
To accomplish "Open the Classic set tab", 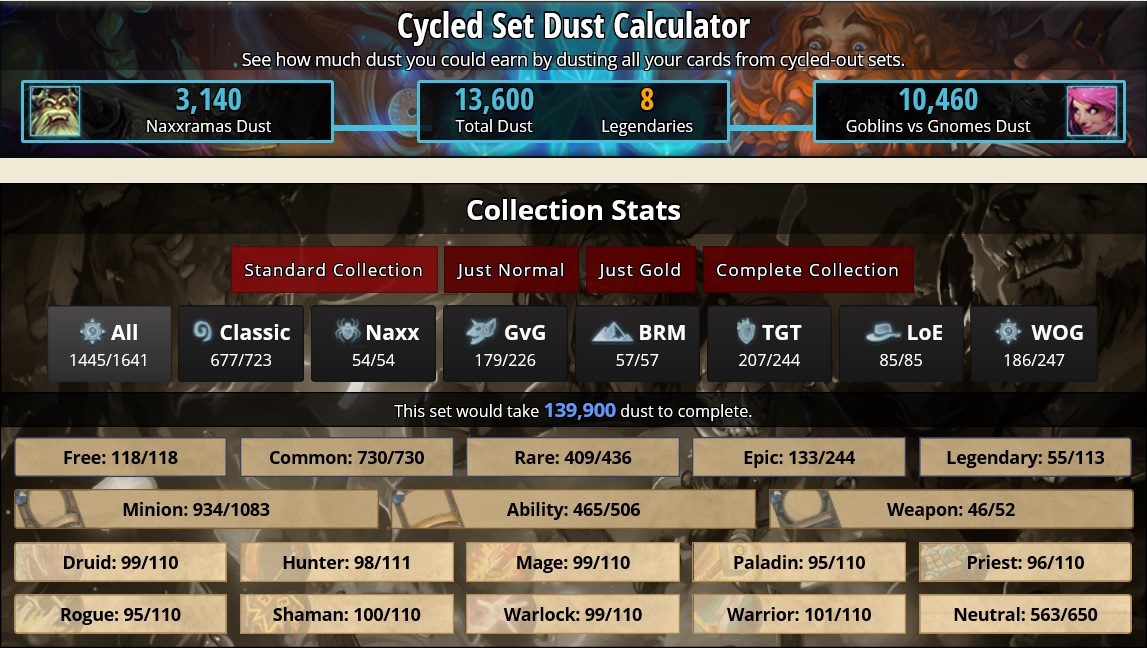I will pyautogui.click(x=241, y=344).
